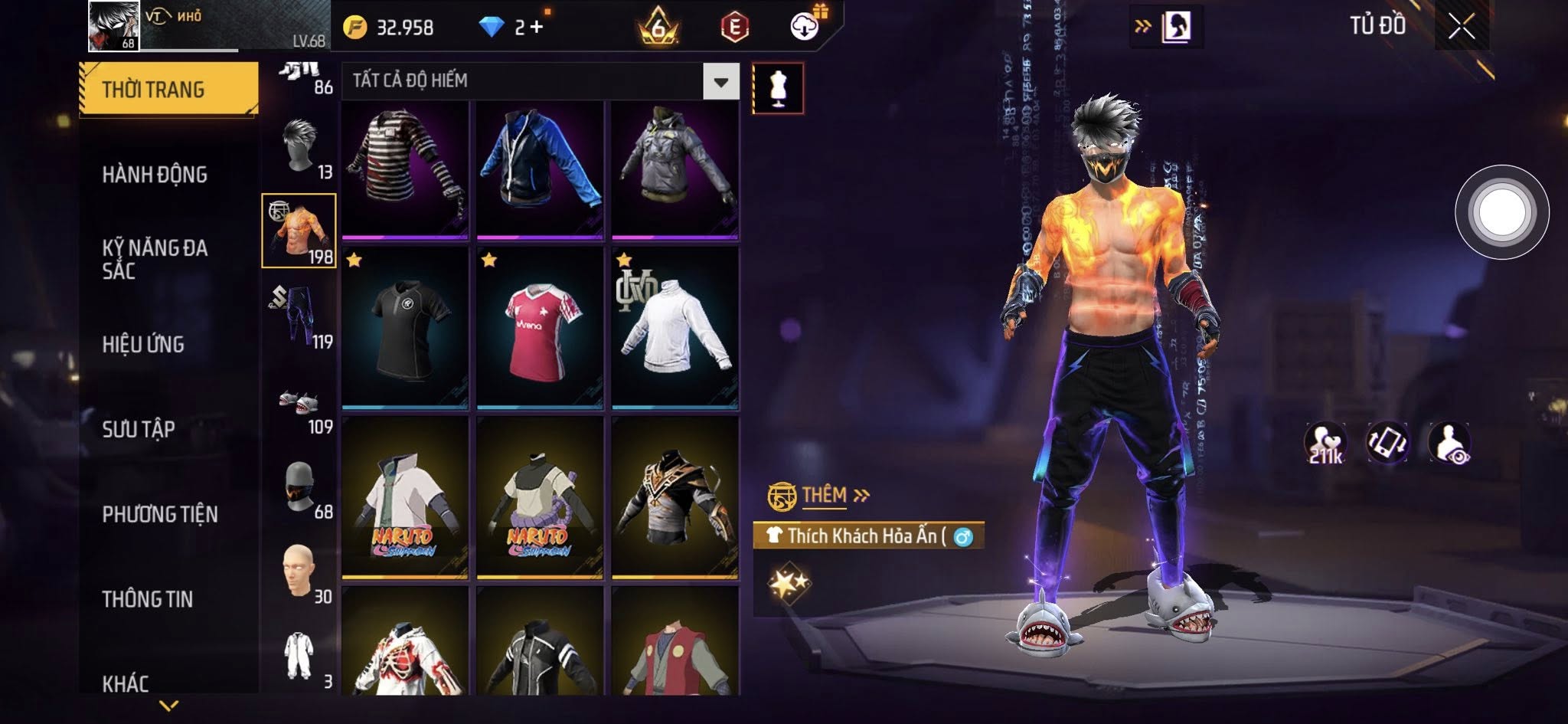Open the Hiệu Ứng section

[143, 345]
